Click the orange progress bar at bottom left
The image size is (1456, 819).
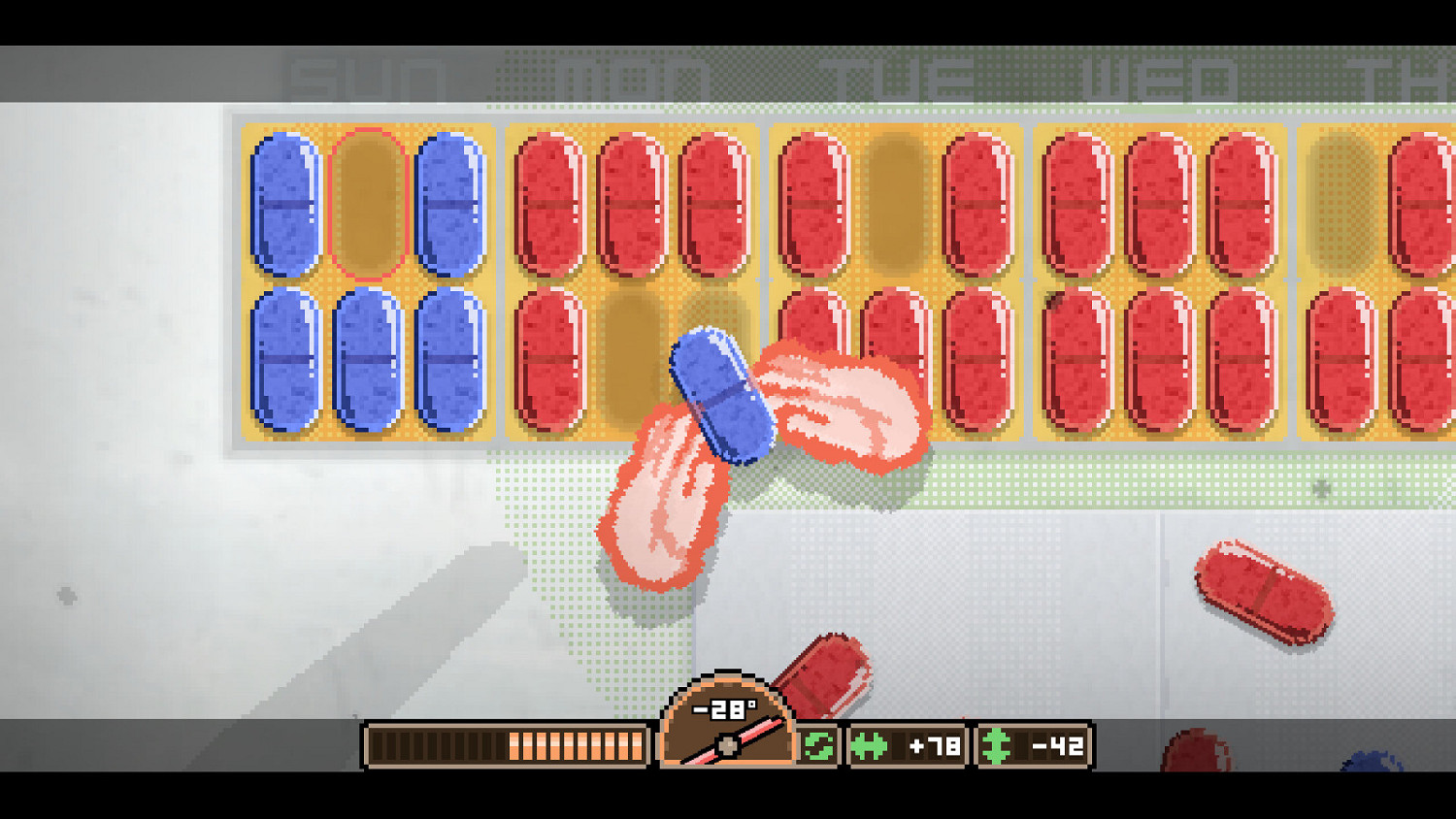(x=505, y=746)
